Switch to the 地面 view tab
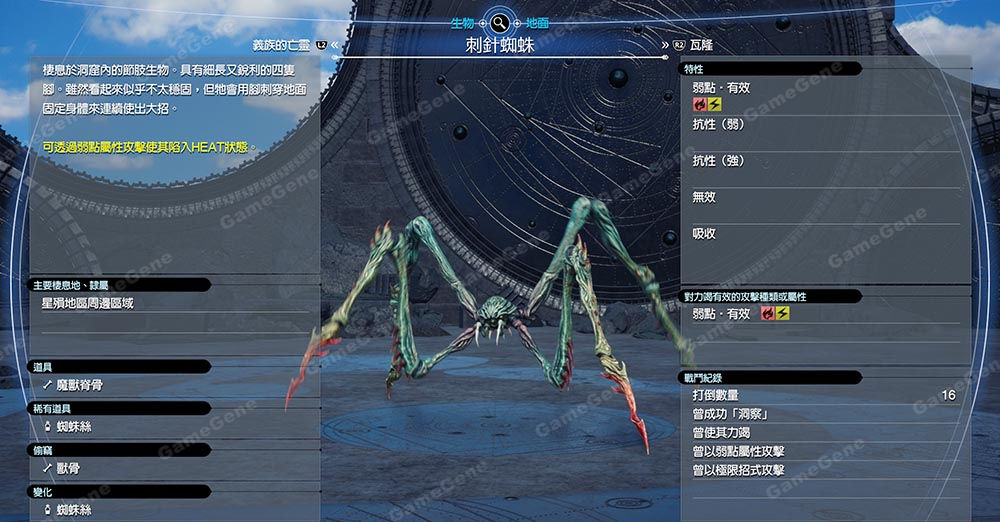The image size is (1000, 522). tap(536, 22)
